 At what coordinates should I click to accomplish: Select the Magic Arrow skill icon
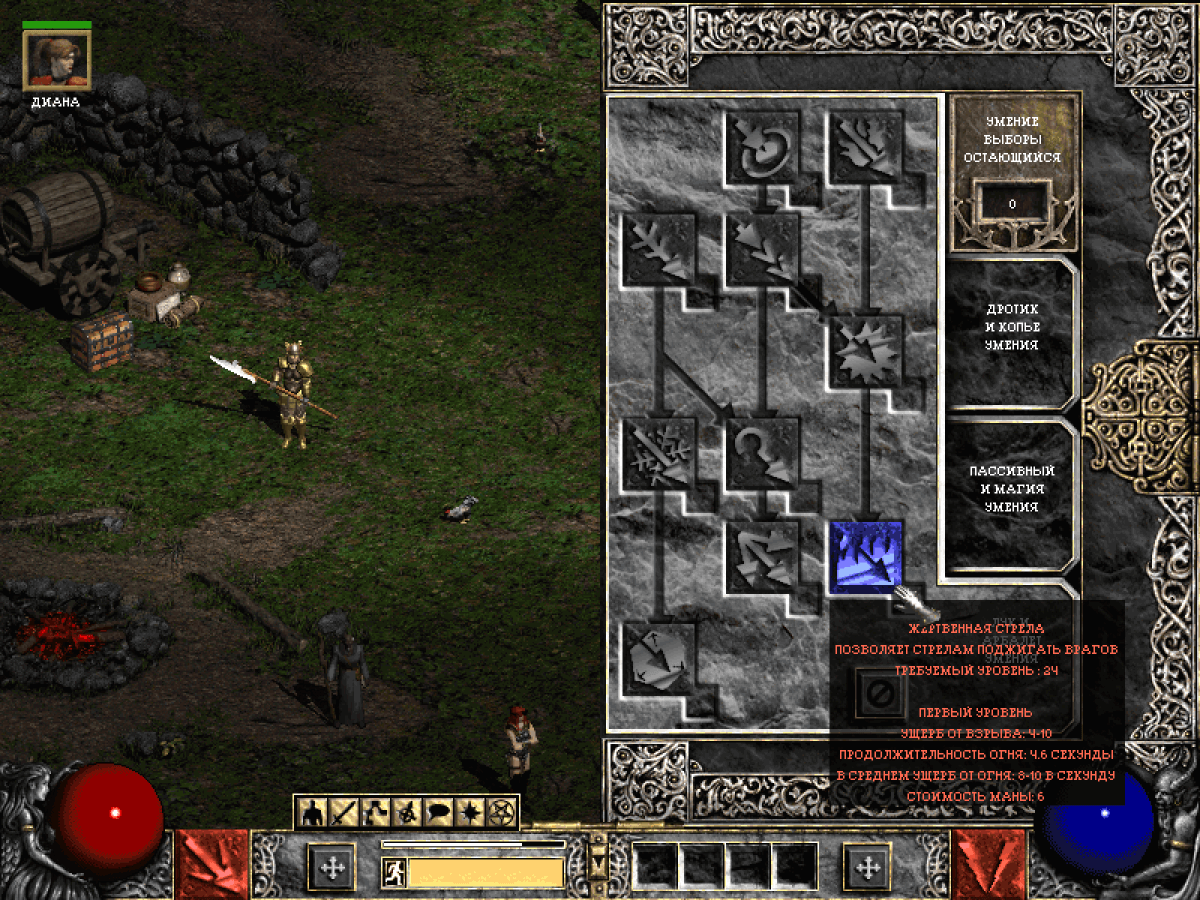pyautogui.click(x=761, y=146)
